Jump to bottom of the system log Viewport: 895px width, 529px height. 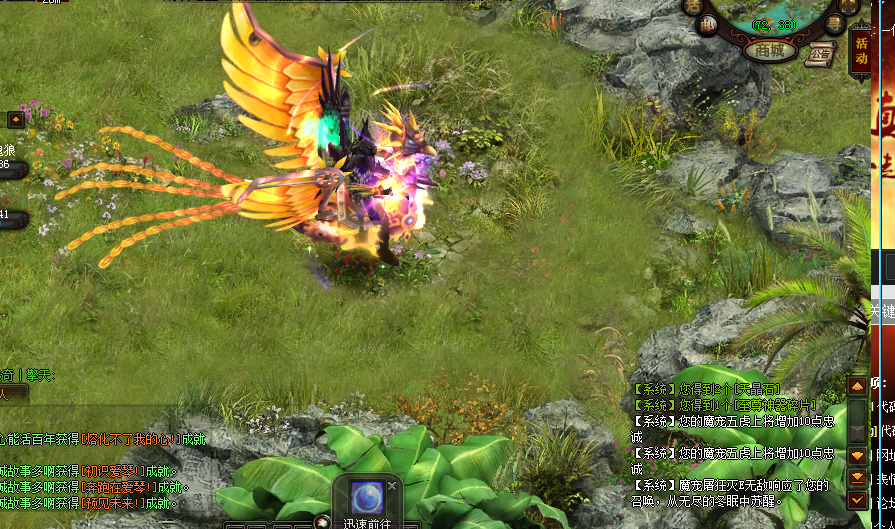click(x=857, y=477)
